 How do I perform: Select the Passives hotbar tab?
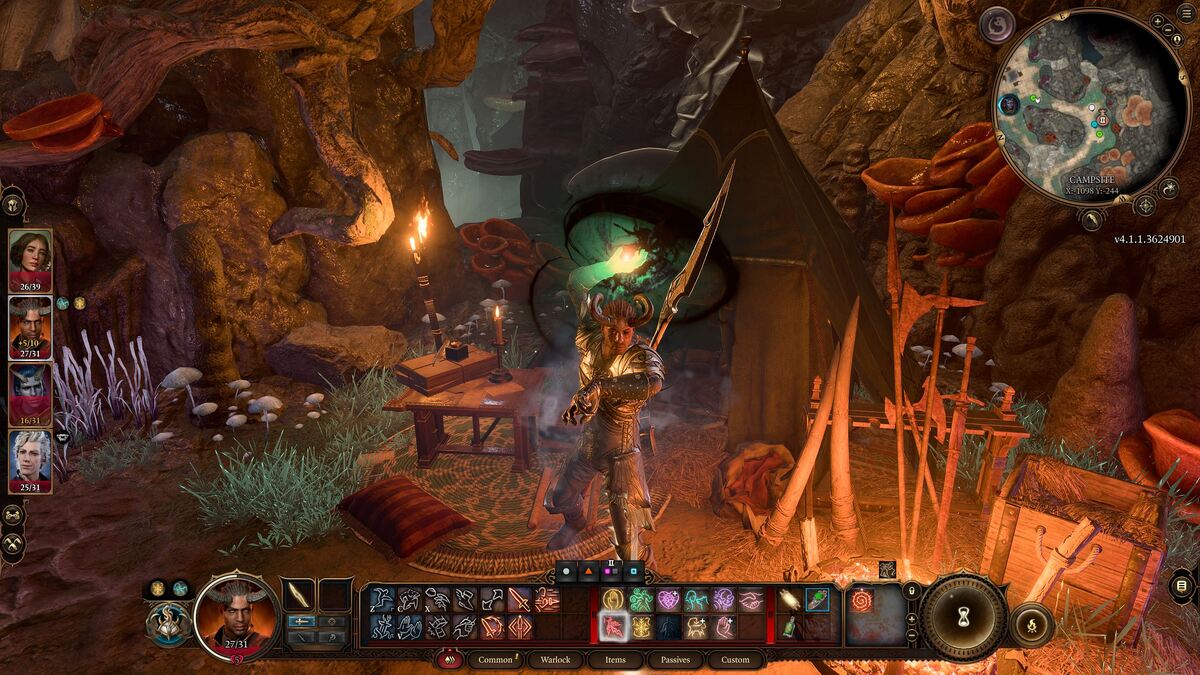pyautogui.click(x=675, y=660)
